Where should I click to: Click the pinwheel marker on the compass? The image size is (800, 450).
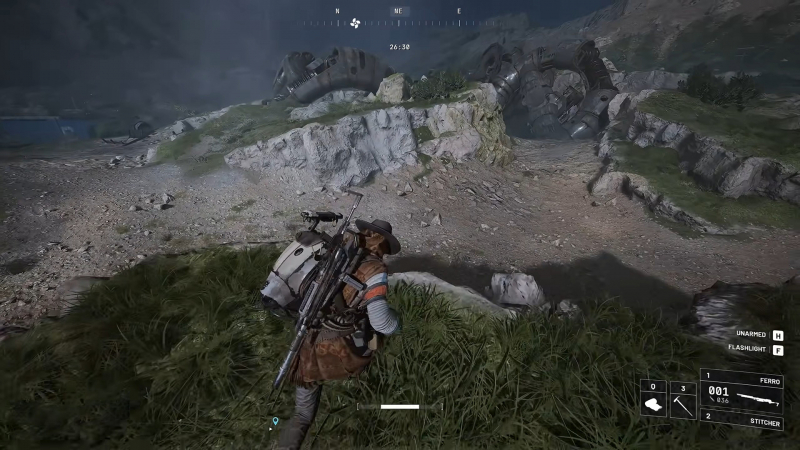[354, 22]
